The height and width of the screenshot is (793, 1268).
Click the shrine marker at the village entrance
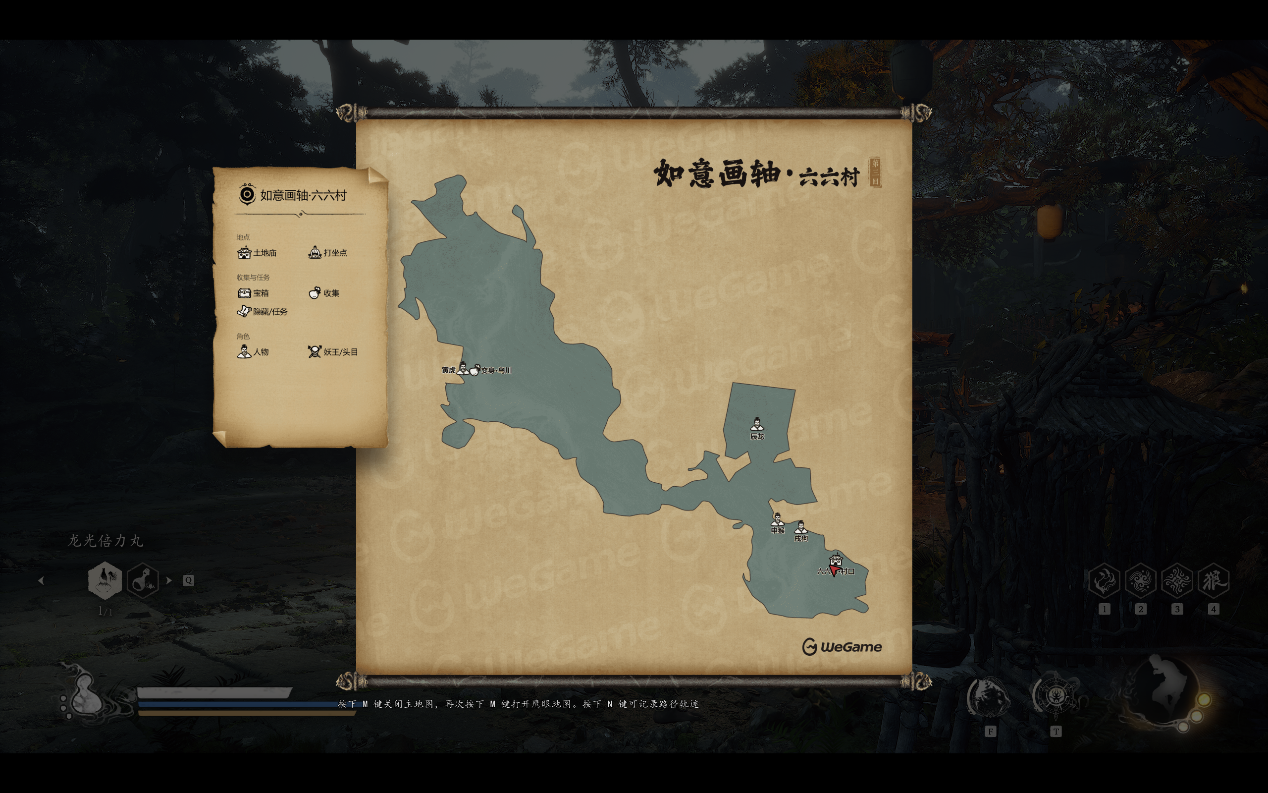(x=836, y=560)
